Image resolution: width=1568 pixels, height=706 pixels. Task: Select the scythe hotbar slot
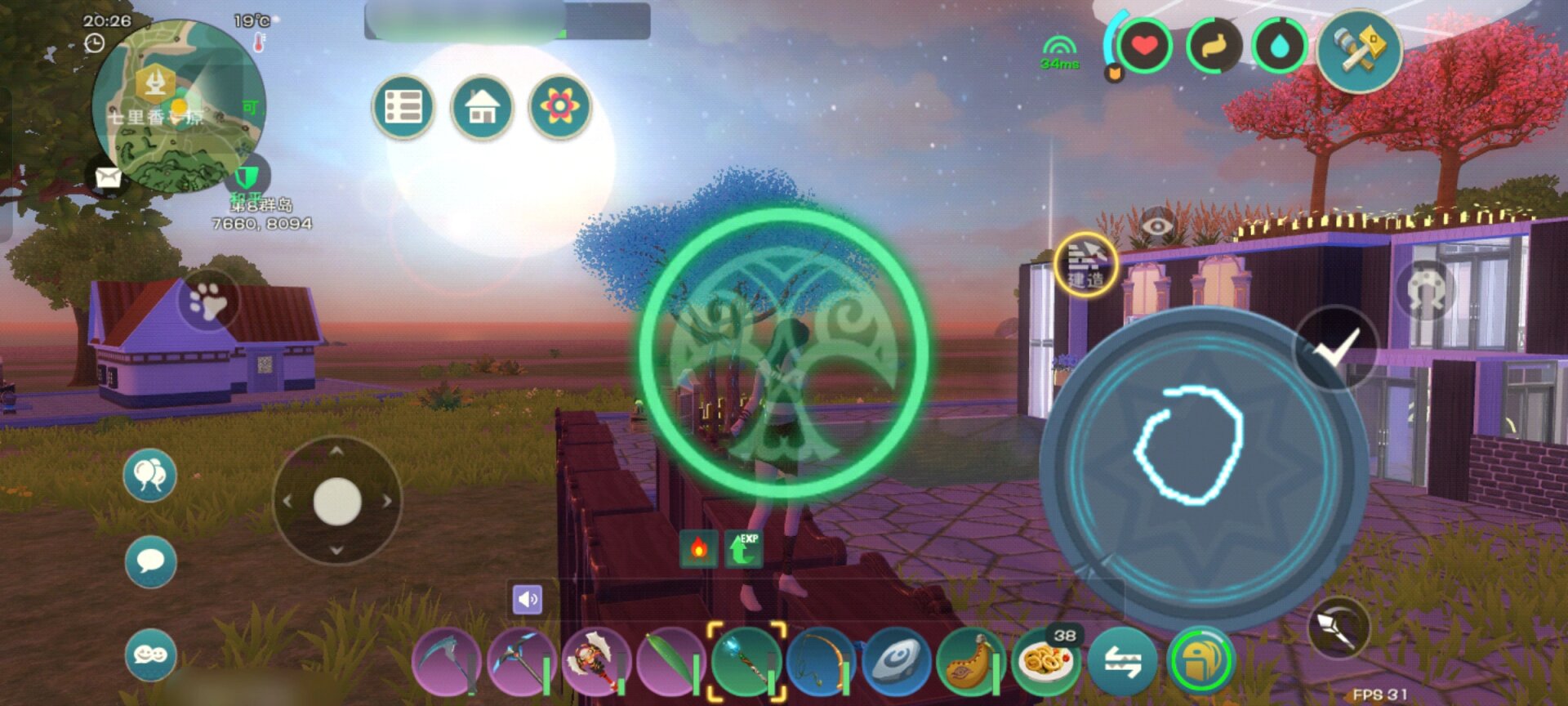click(x=446, y=661)
